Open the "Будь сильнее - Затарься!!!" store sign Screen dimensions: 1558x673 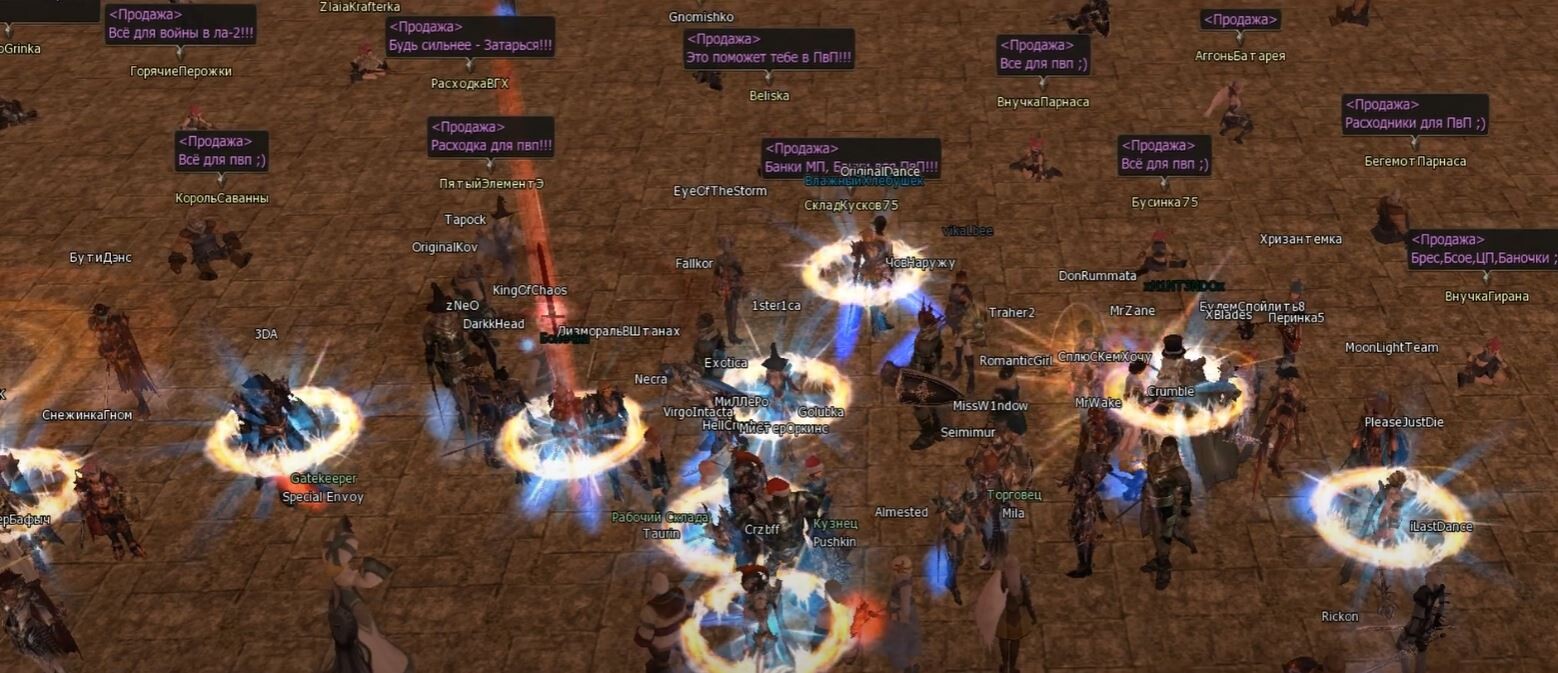tap(470, 46)
